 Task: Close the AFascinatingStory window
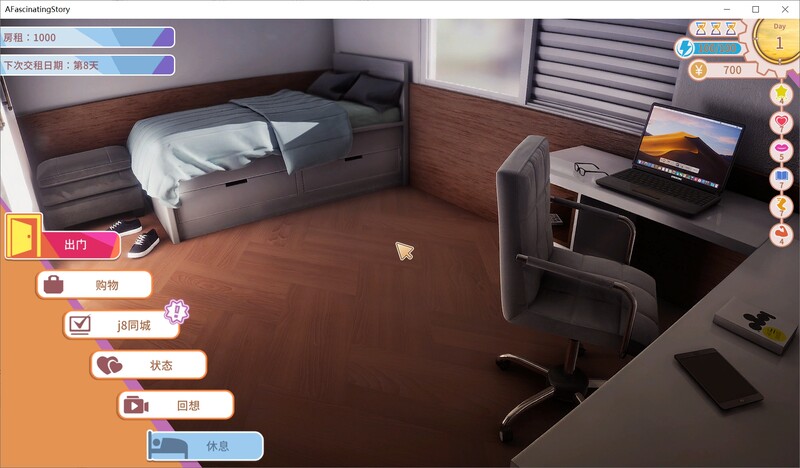(x=783, y=9)
